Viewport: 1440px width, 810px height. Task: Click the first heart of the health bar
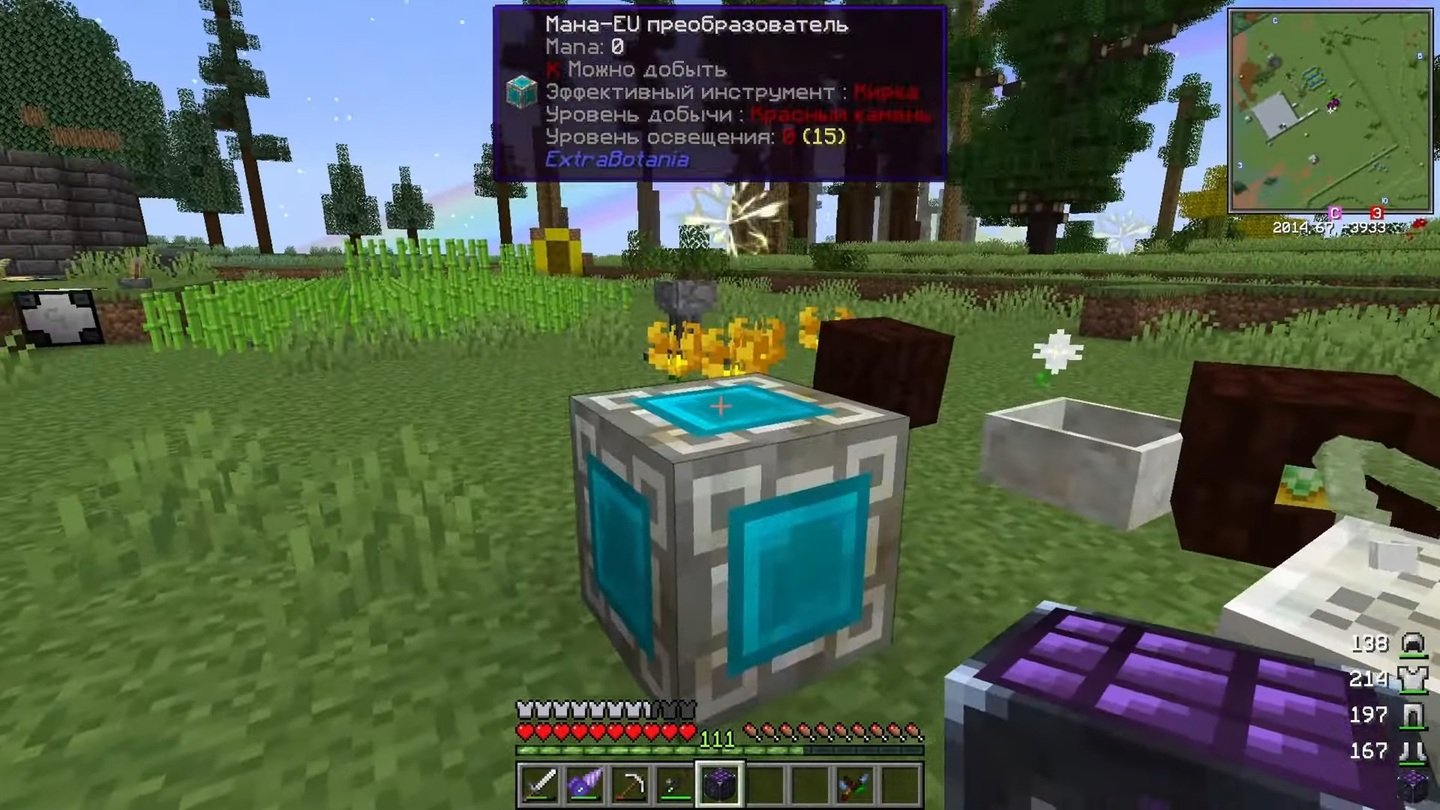522,730
